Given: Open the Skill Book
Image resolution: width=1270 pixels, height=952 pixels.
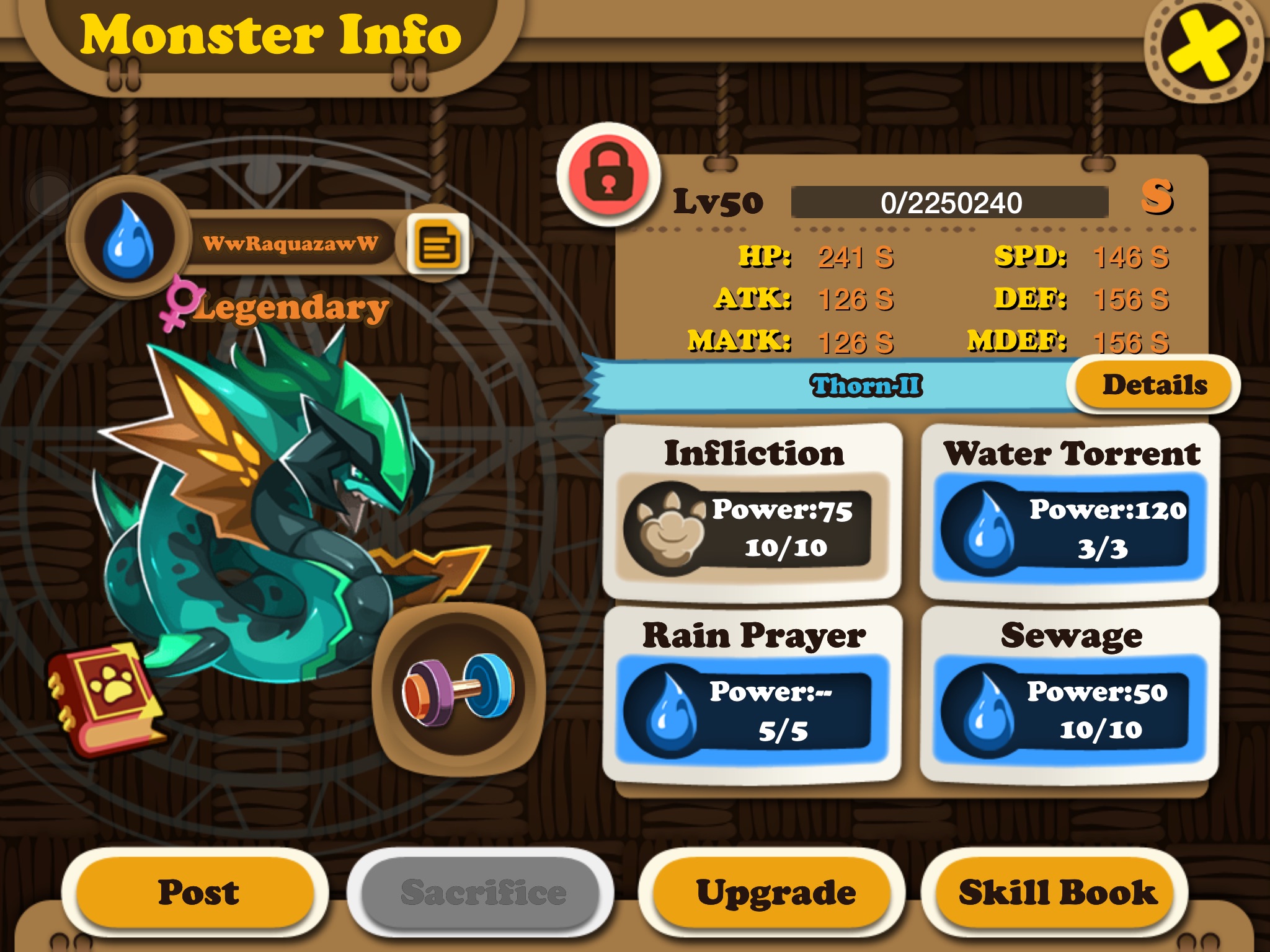Looking at the screenshot, I should [x=1057, y=892].
